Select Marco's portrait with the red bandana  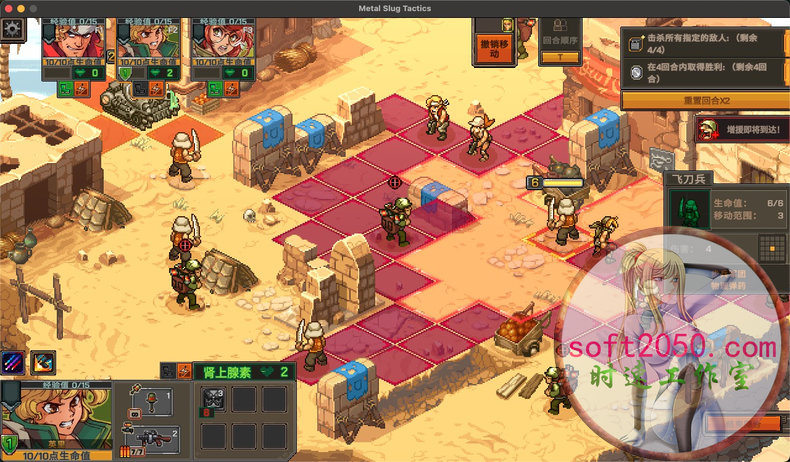click(x=71, y=40)
